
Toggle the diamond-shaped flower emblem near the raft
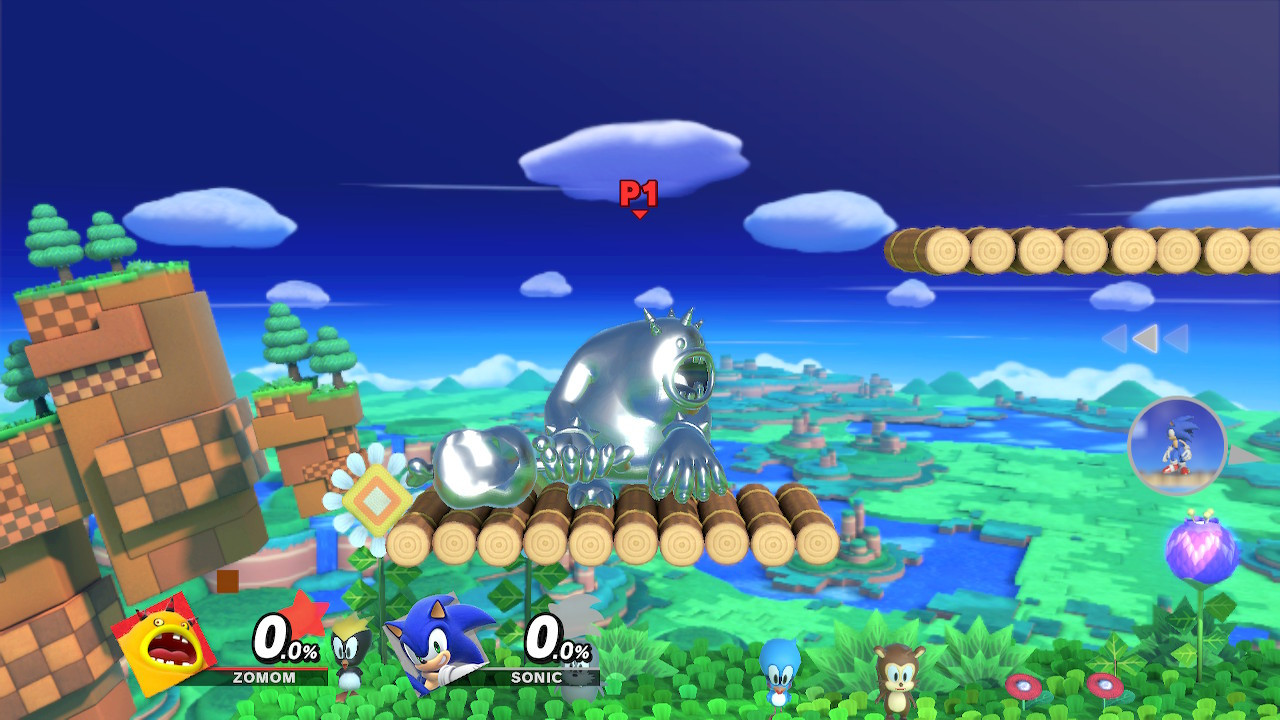pyautogui.click(x=378, y=492)
